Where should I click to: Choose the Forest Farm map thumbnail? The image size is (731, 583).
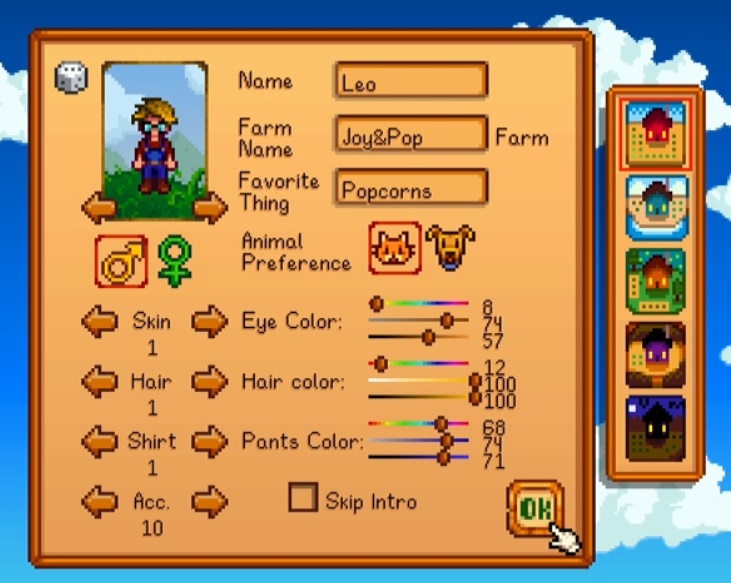pyautogui.click(x=656, y=282)
